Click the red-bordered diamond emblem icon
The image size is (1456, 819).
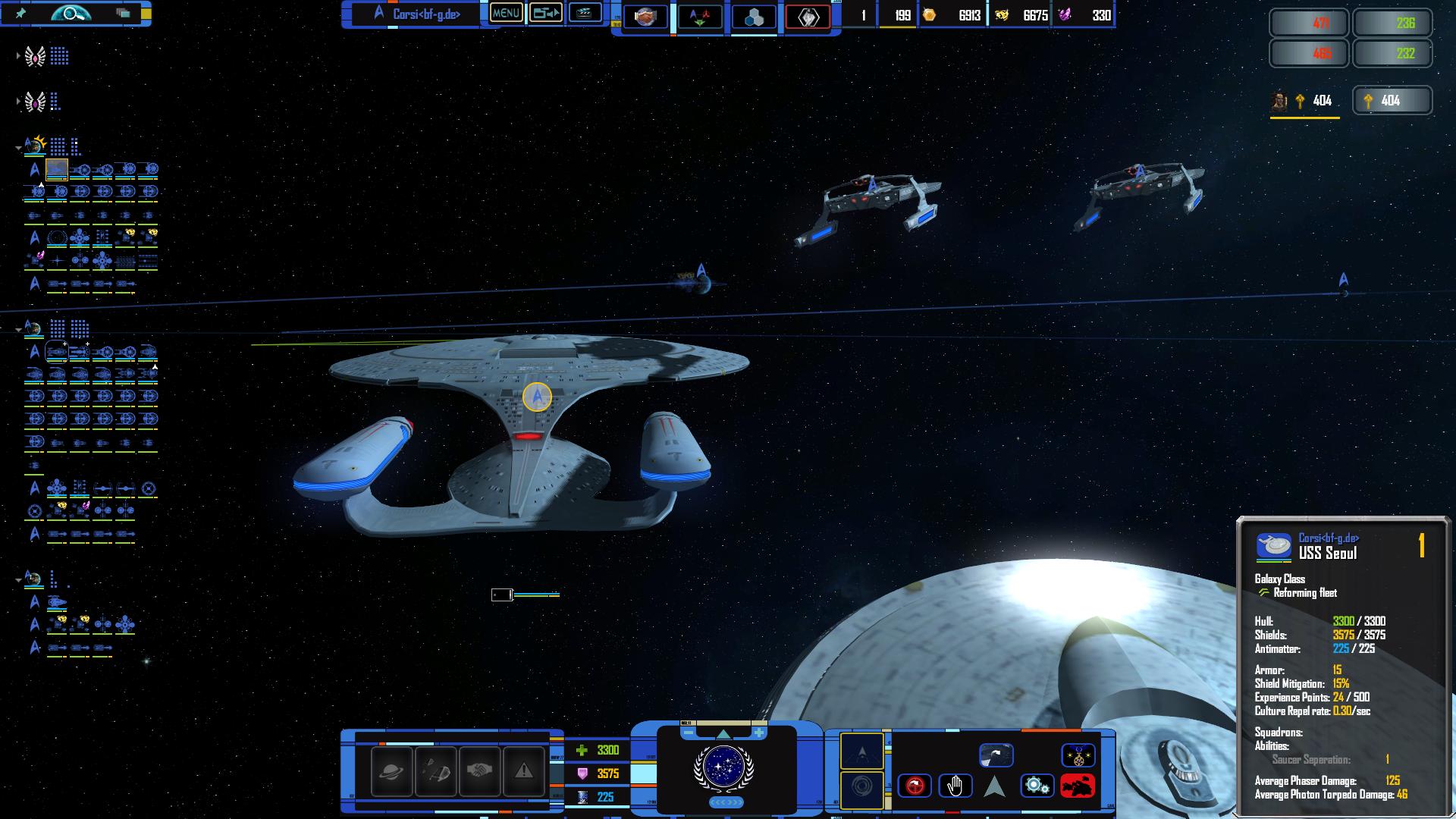coord(808,17)
